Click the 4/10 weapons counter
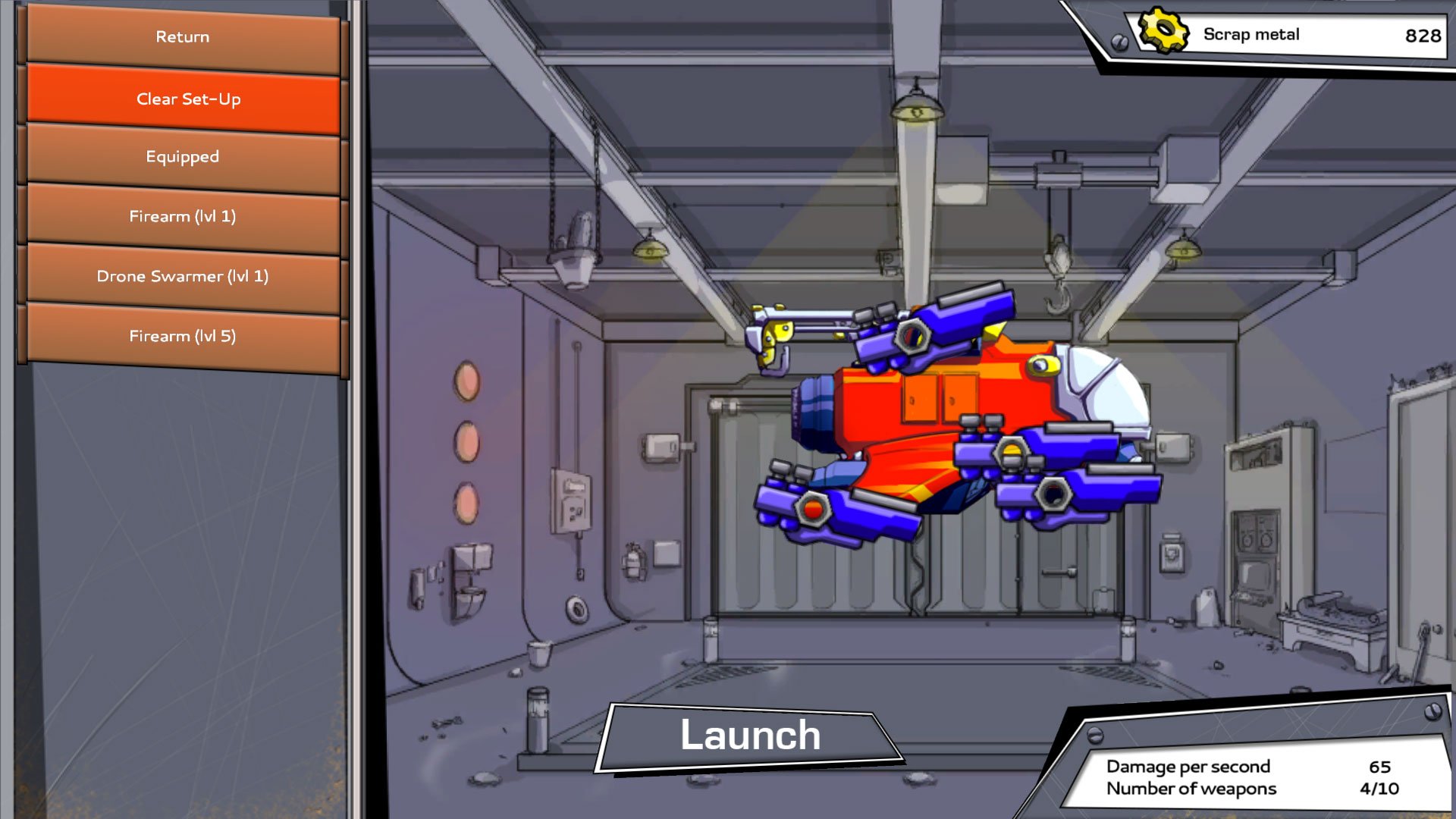This screenshot has height=819, width=1456. pos(1378,787)
